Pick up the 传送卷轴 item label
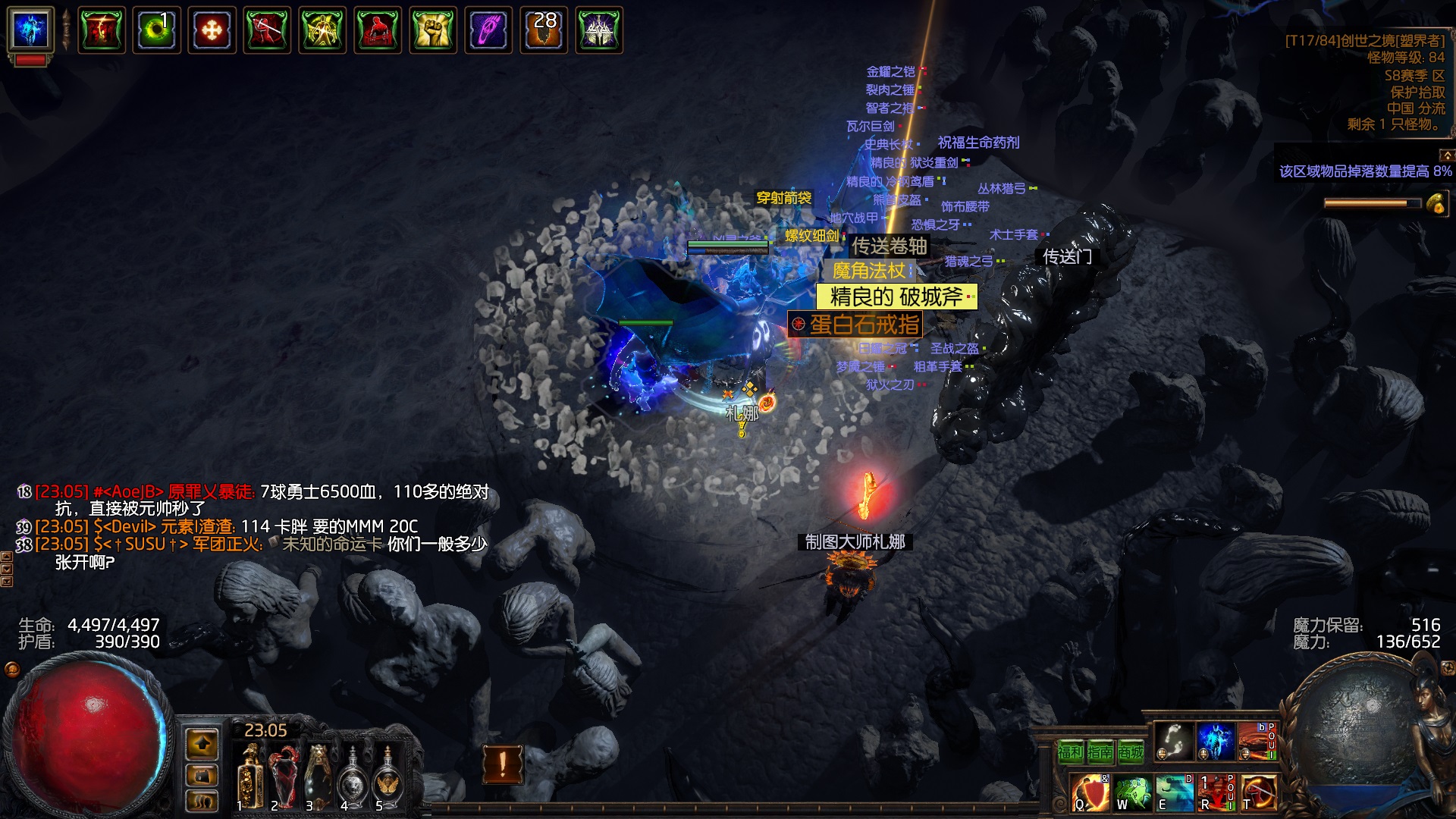Screen dimensions: 1456x819 tap(889, 246)
